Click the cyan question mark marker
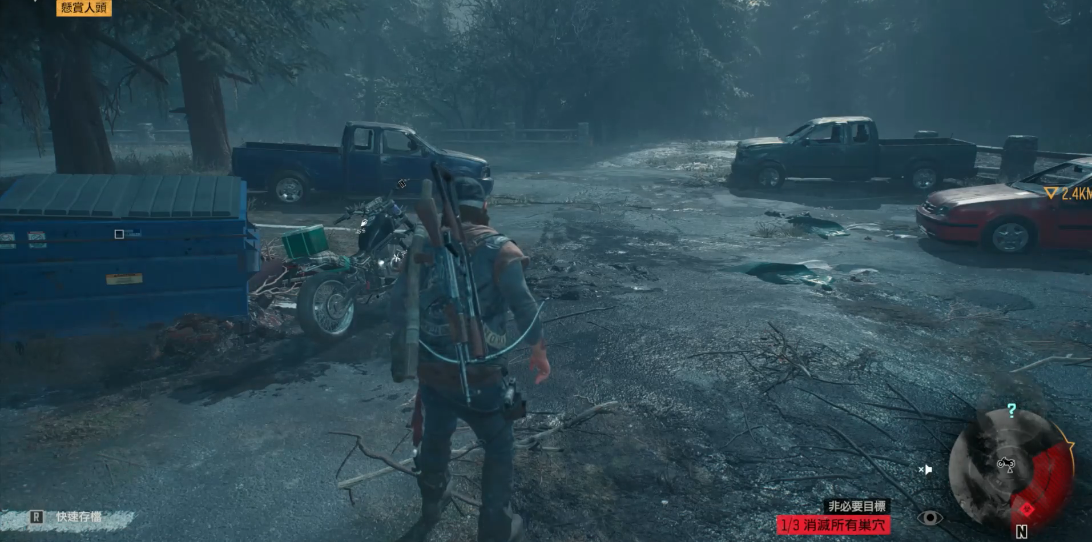 point(1011,410)
